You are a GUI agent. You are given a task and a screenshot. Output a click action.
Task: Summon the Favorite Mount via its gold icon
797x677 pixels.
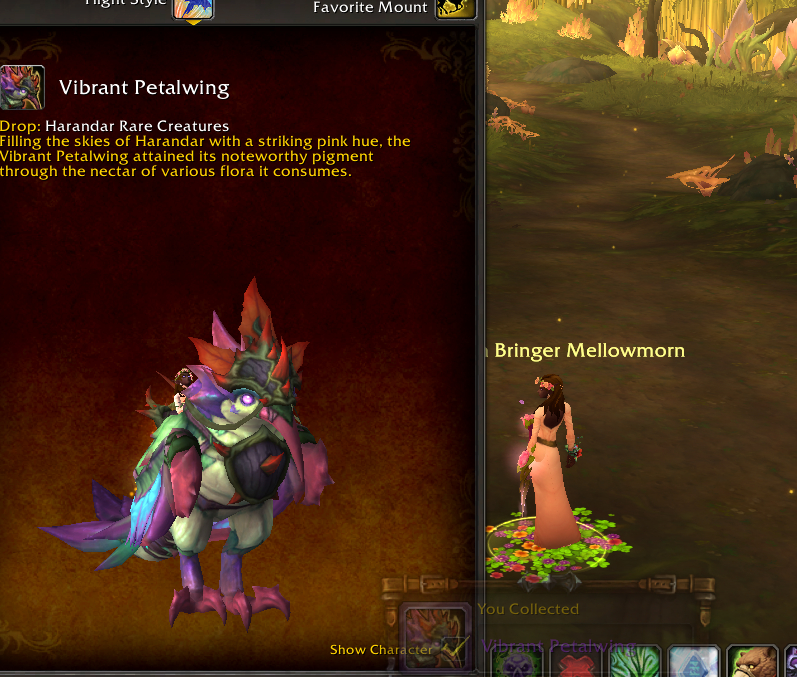455,8
